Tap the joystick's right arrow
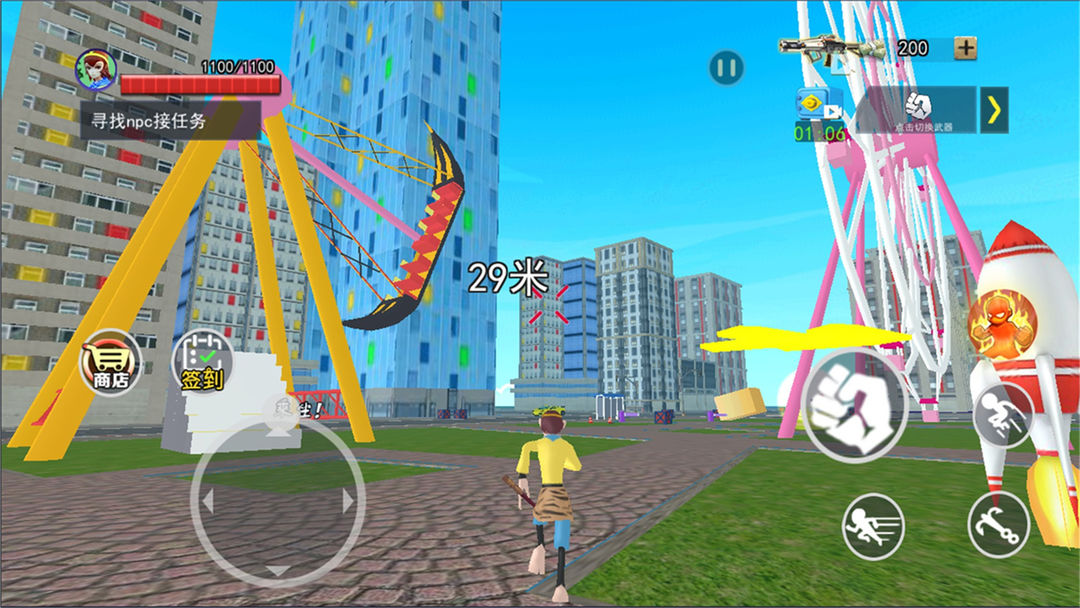Screen dimensions: 1080x608 click(348, 501)
